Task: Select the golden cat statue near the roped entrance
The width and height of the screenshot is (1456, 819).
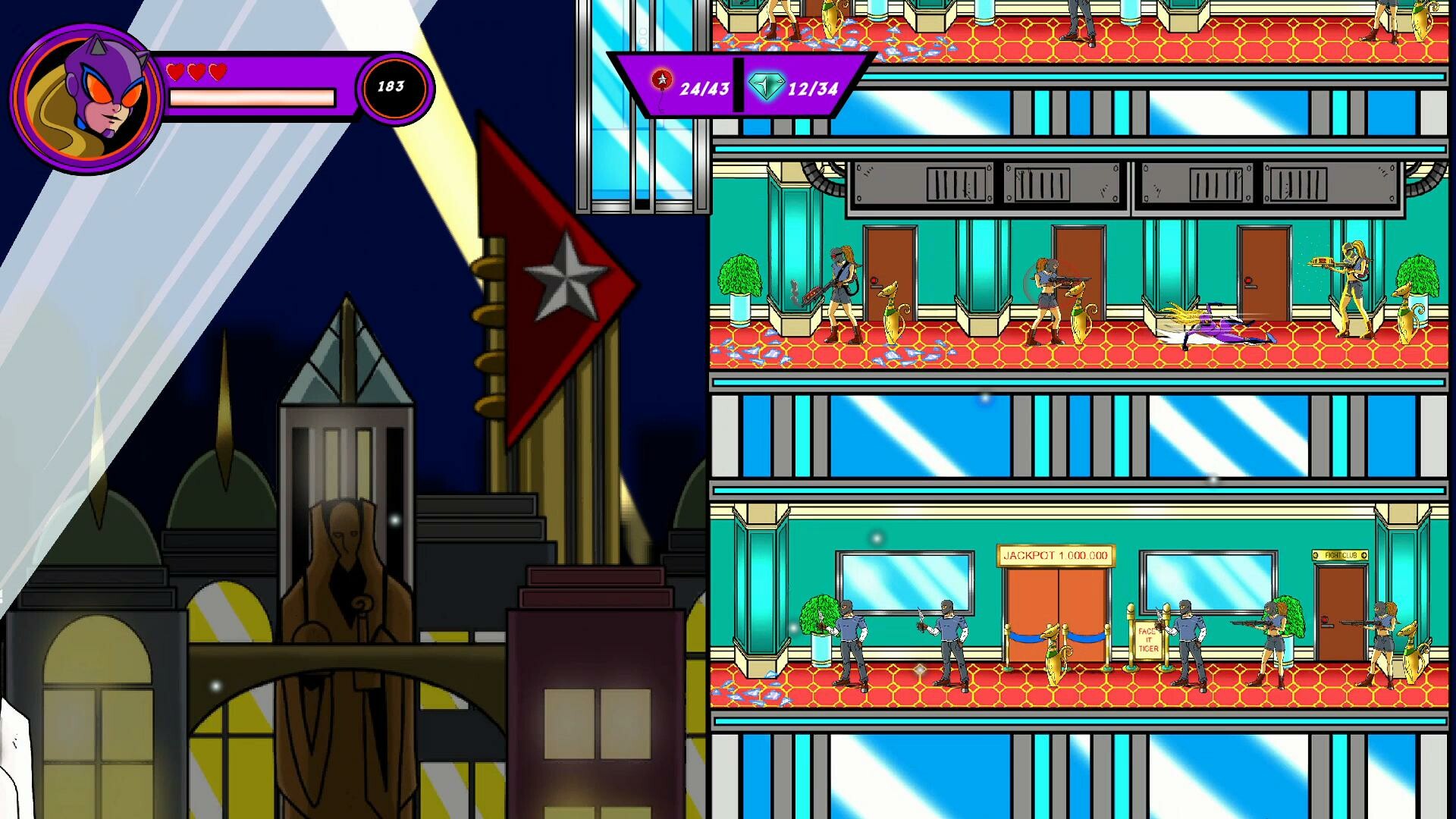Action: (x=1056, y=652)
